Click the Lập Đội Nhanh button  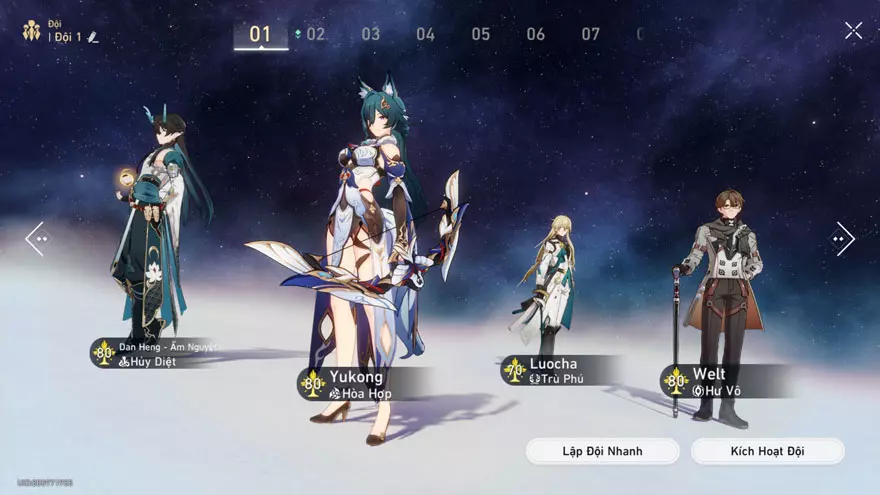(602, 451)
